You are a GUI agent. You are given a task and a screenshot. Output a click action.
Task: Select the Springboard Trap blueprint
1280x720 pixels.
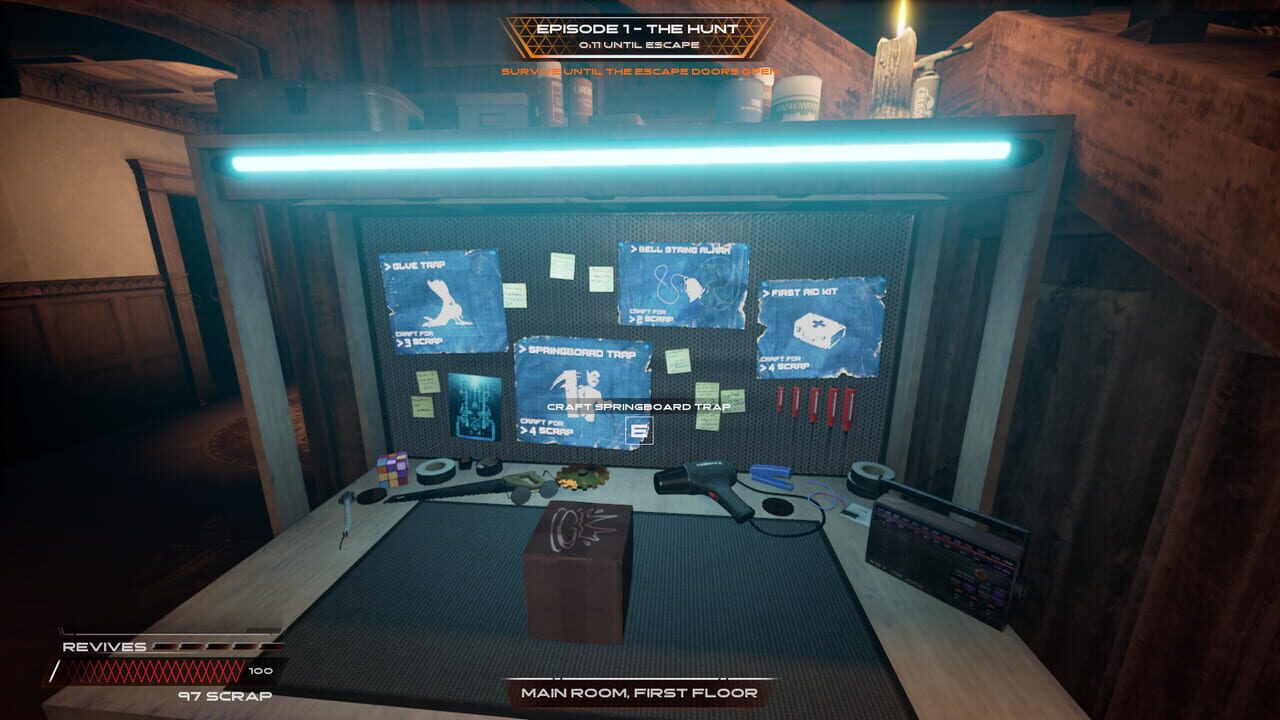[582, 380]
